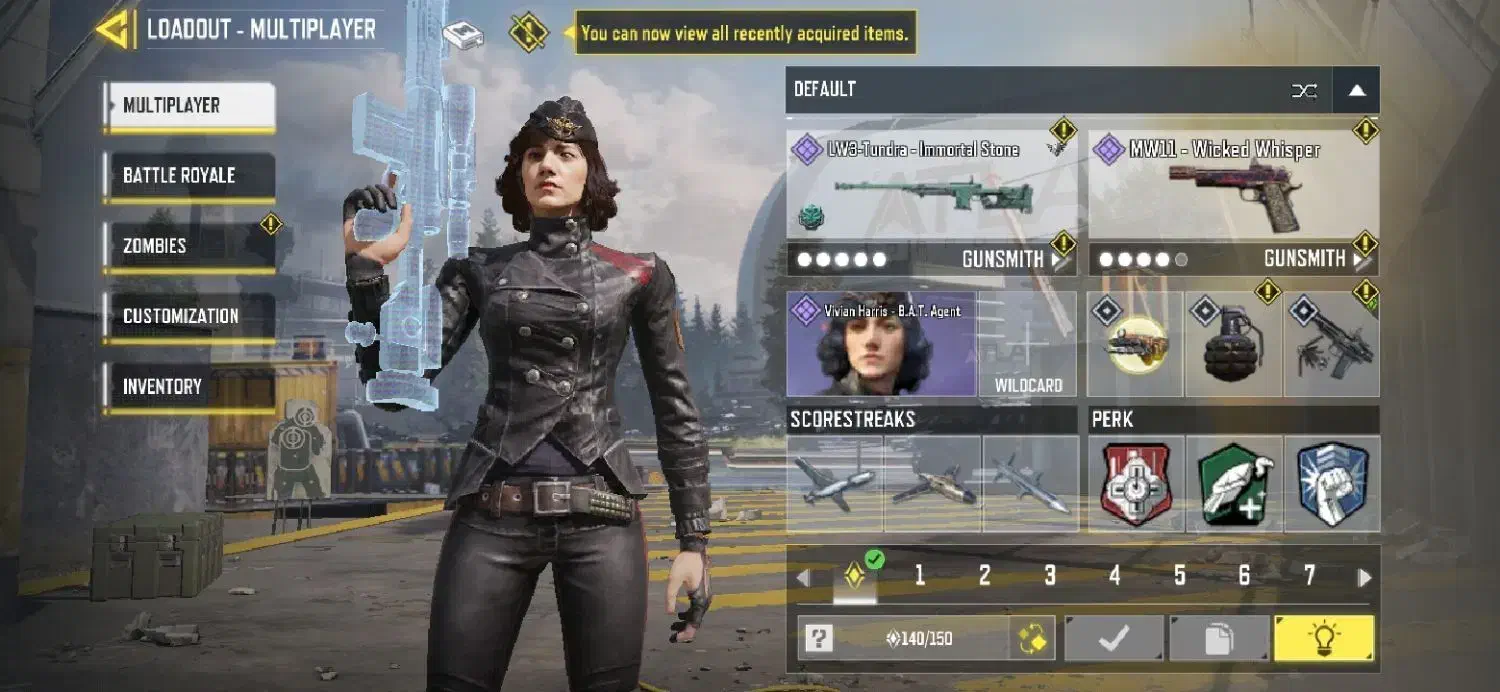Choose the frag grenade lethal slot

1234,344
